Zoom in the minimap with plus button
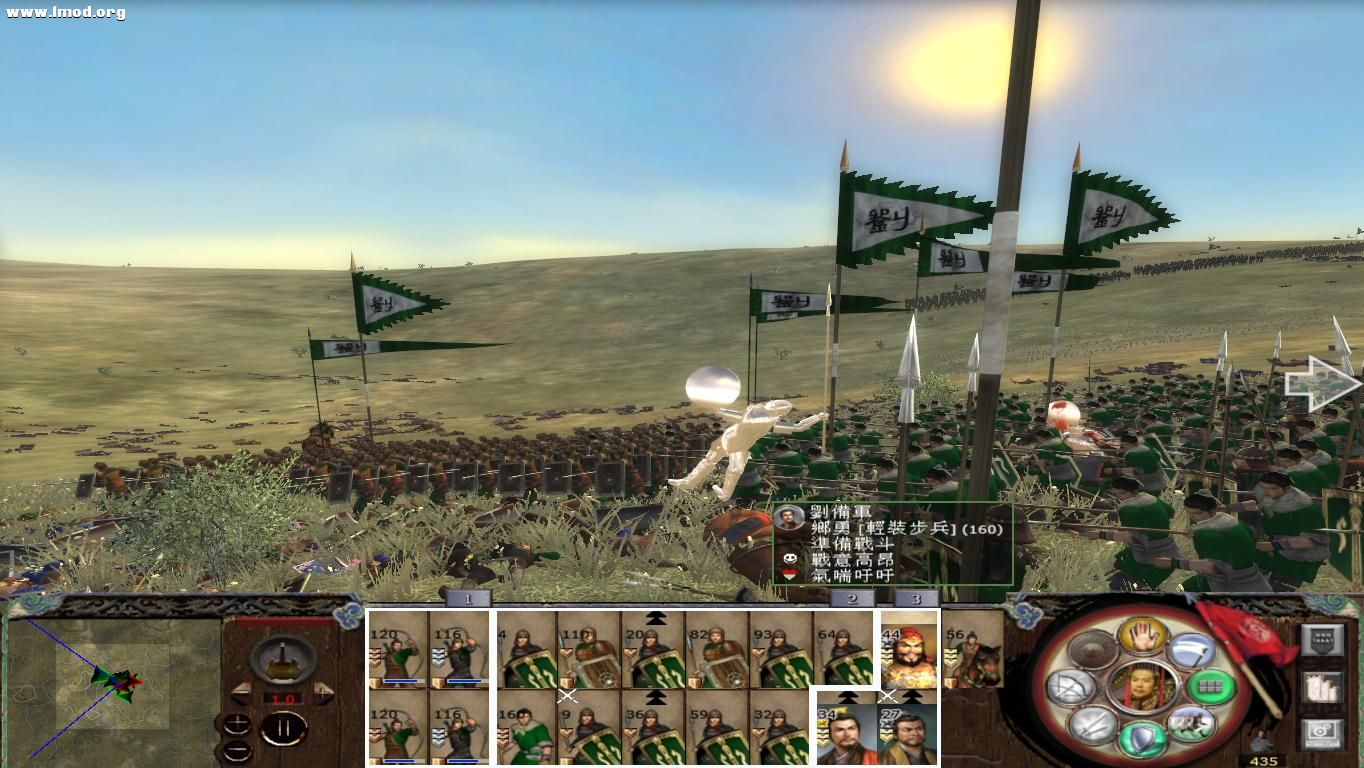Screen dimensions: 1364x768 click(x=238, y=724)
